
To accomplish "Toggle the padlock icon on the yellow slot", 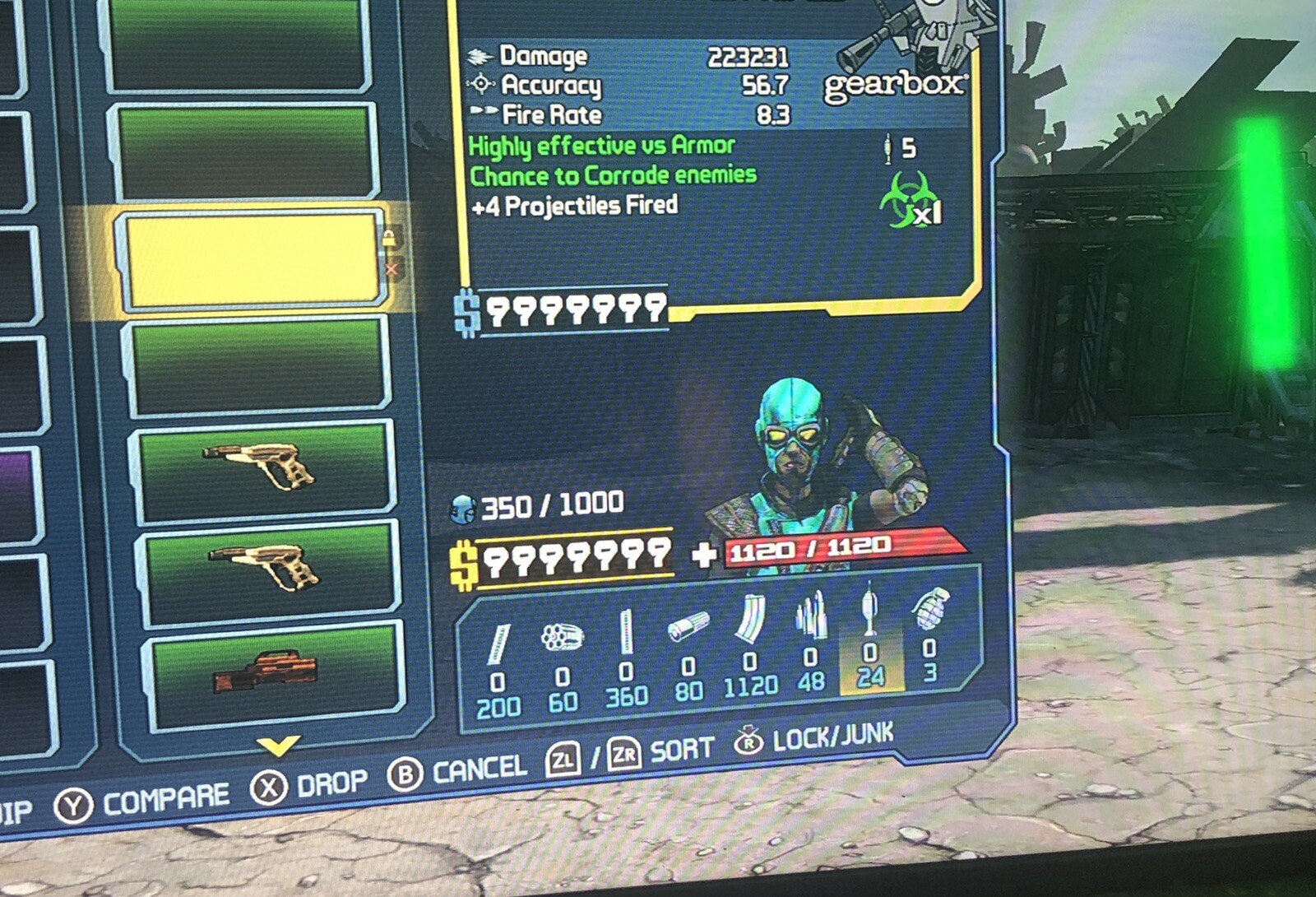I will coord(390,239).
